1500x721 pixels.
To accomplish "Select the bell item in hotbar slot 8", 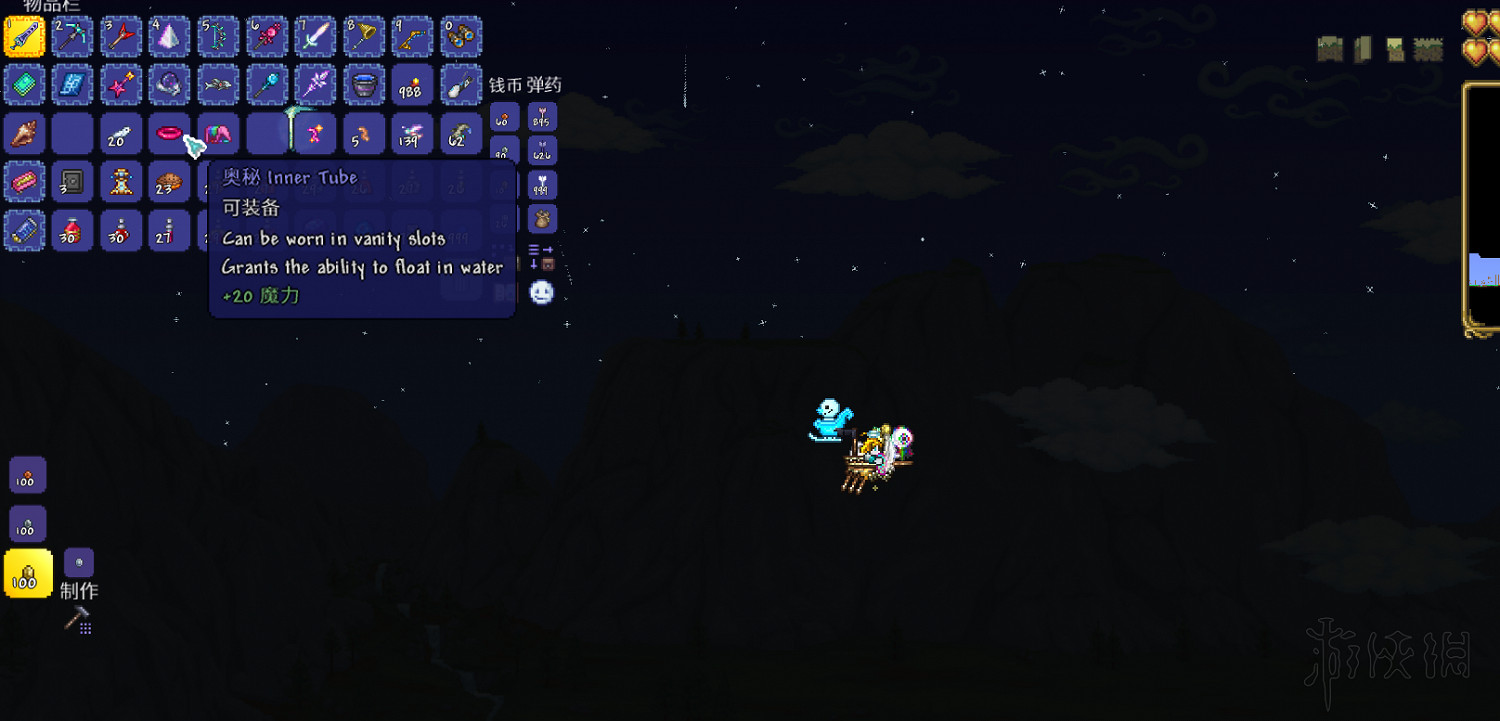I will pyautogui.click(x=362, y=36).
